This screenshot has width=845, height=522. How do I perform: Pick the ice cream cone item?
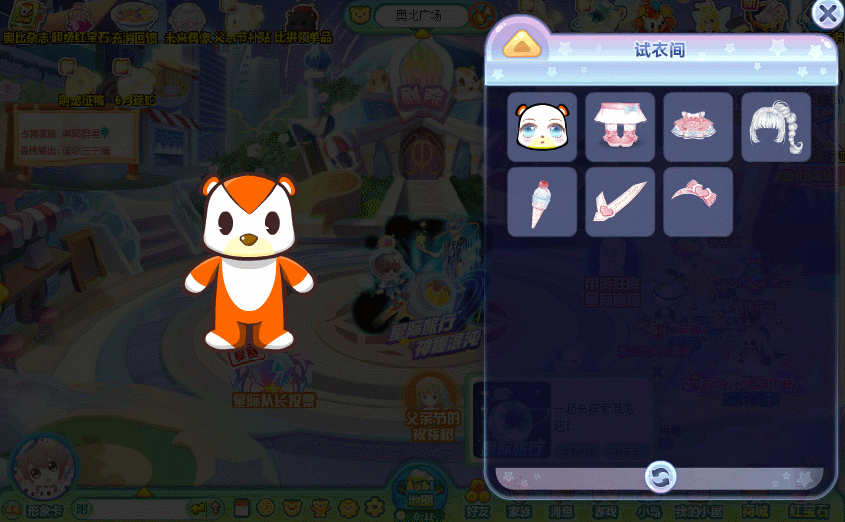(542, 202)
